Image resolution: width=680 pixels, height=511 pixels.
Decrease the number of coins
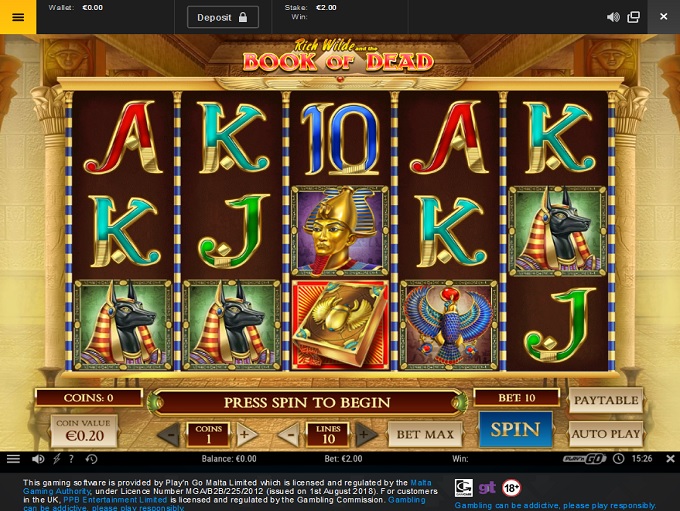(x=170, y=435)
